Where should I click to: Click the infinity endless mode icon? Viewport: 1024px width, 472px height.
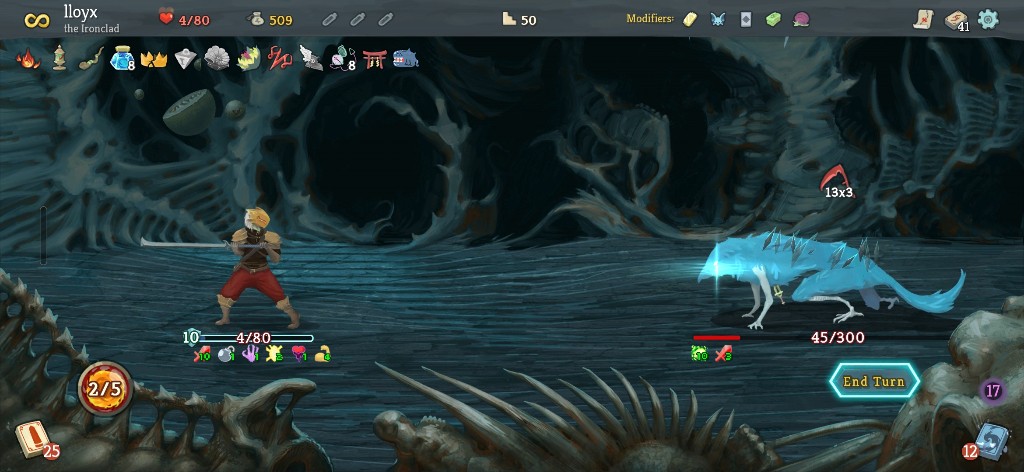point(37,19)
